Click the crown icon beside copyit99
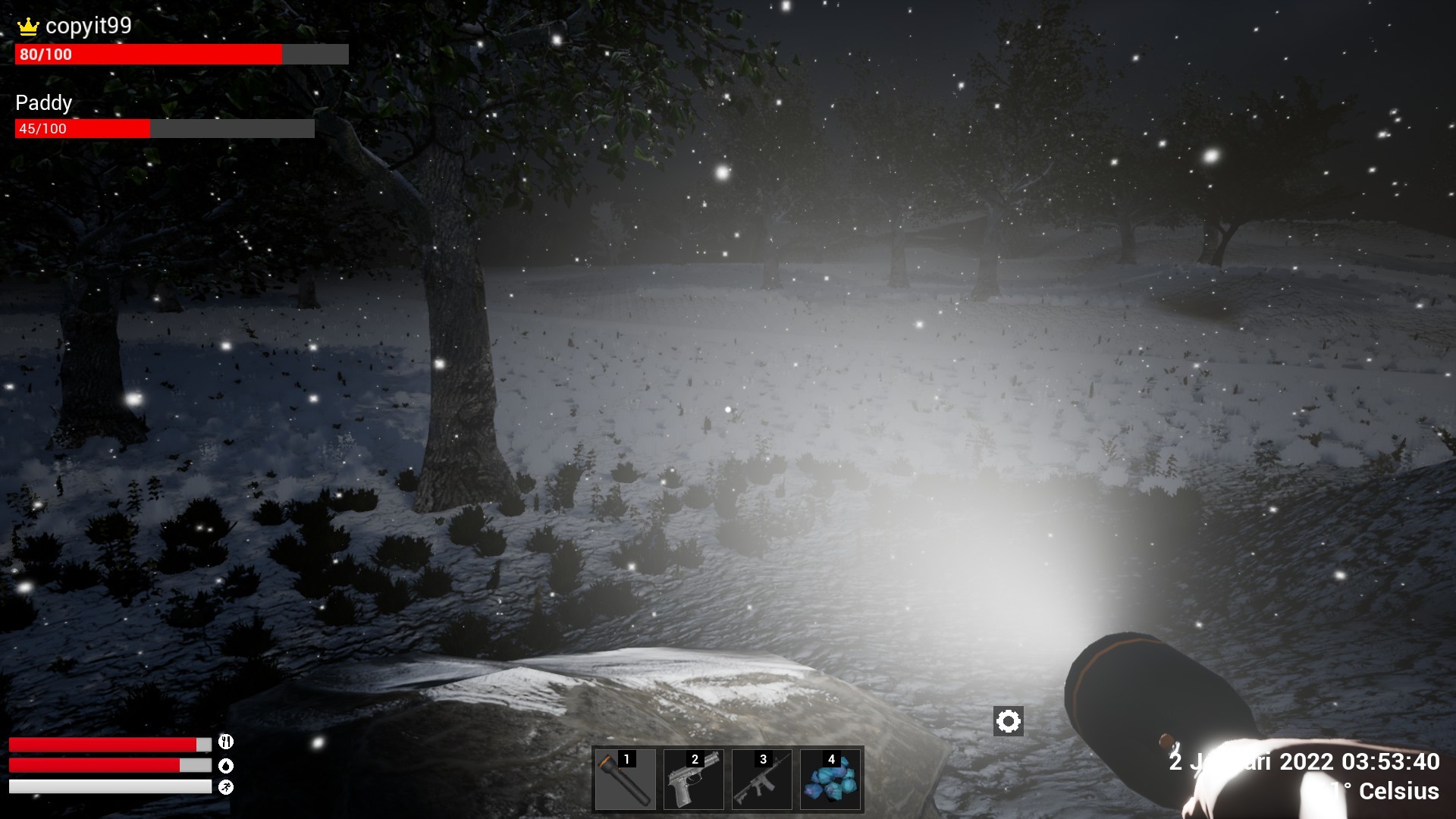 pos(27,25)
